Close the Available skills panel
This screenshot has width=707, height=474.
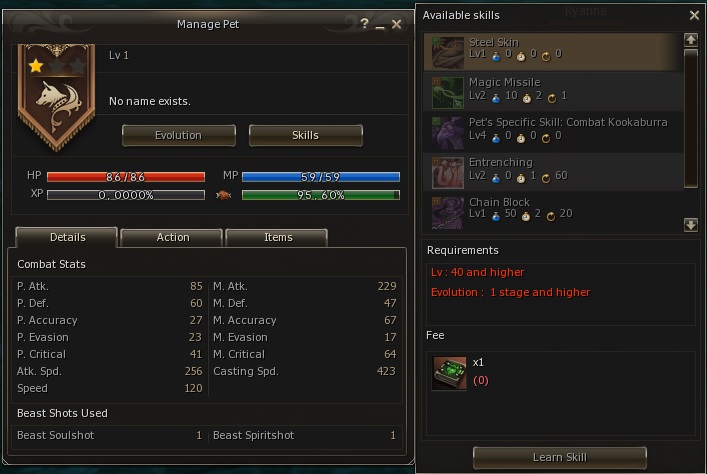click(x=694, y=16)
